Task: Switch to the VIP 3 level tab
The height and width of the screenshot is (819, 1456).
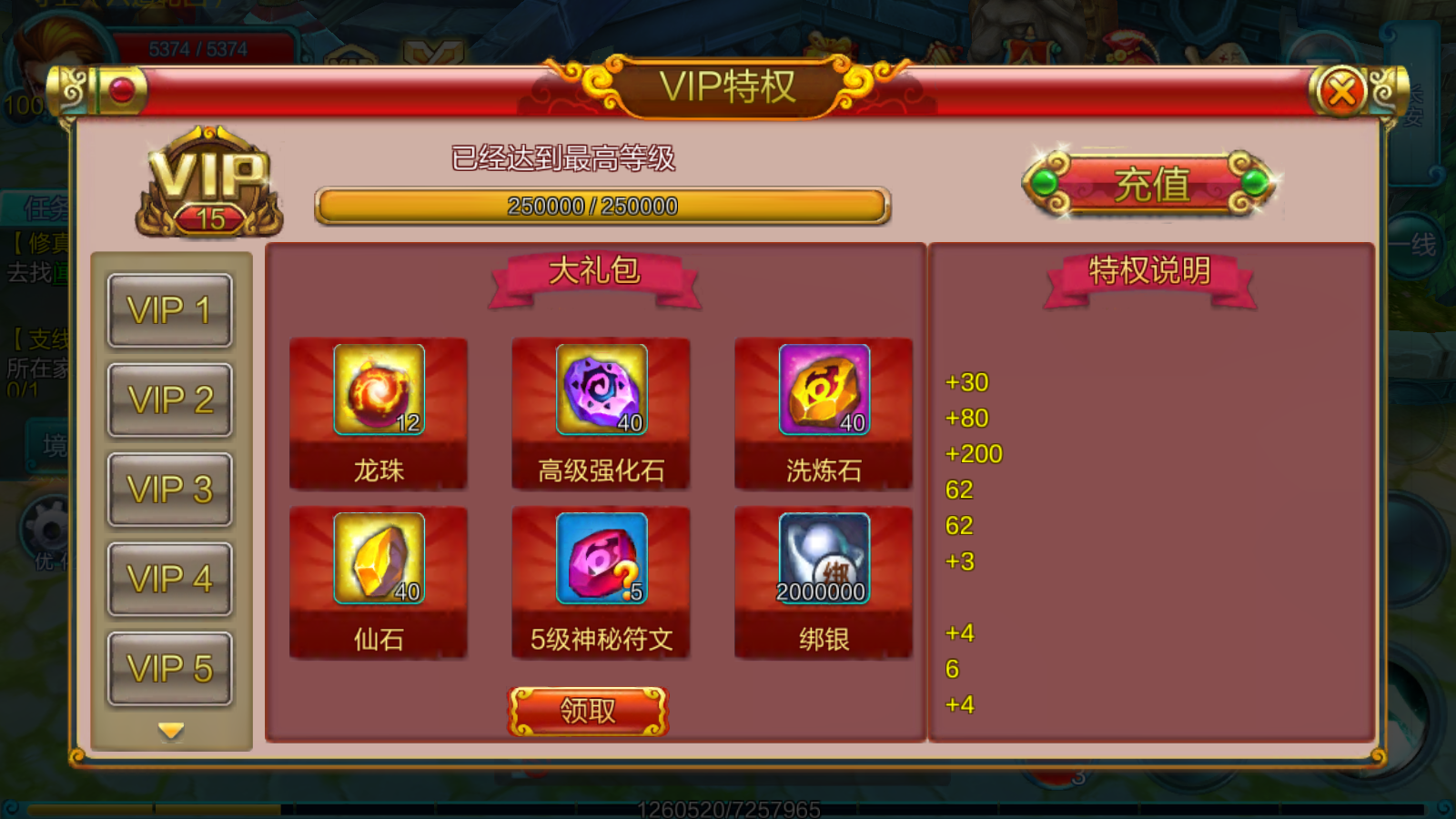Action: point(169,490)
